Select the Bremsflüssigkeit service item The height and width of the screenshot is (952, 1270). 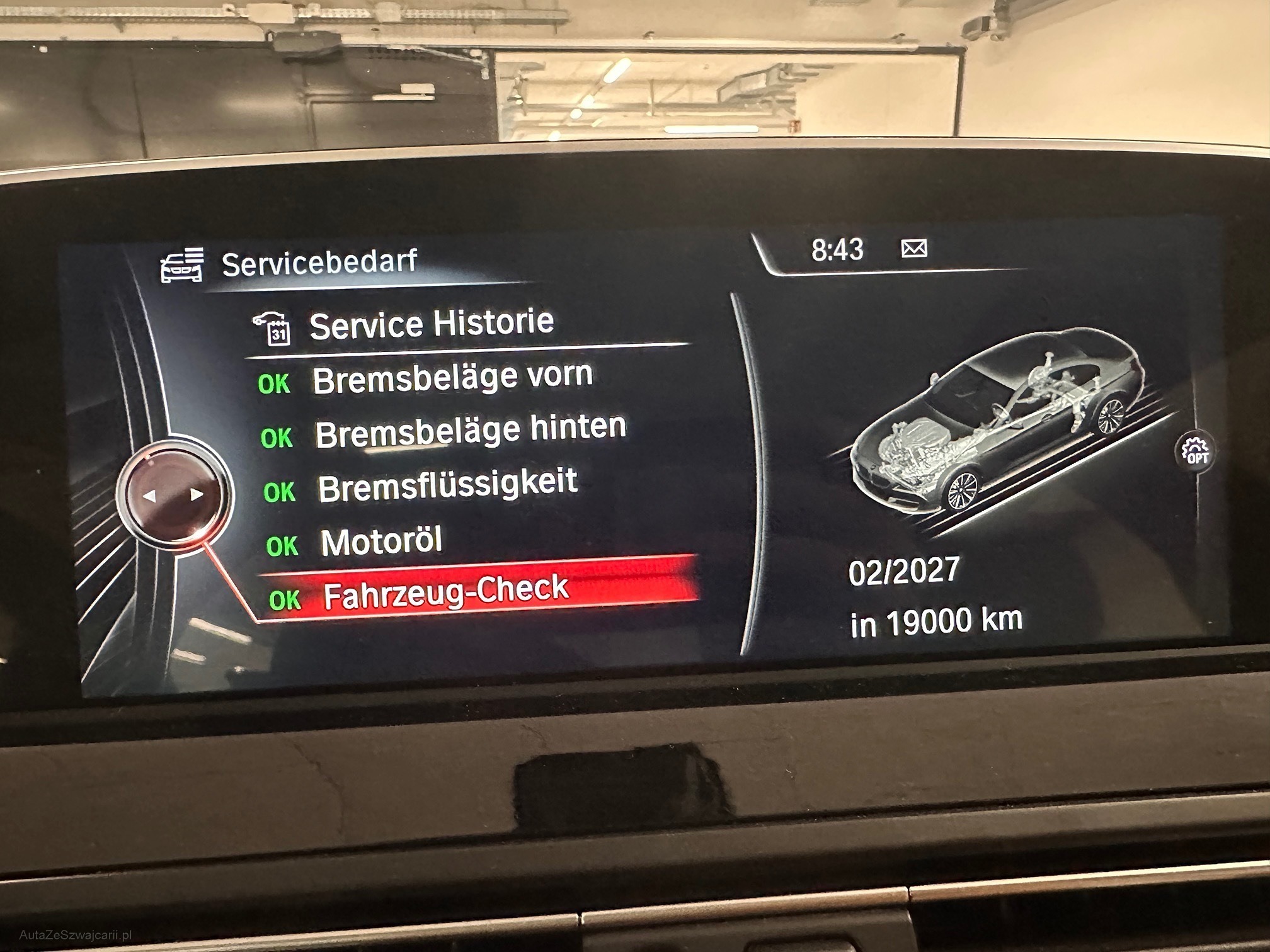click(447, 485)
